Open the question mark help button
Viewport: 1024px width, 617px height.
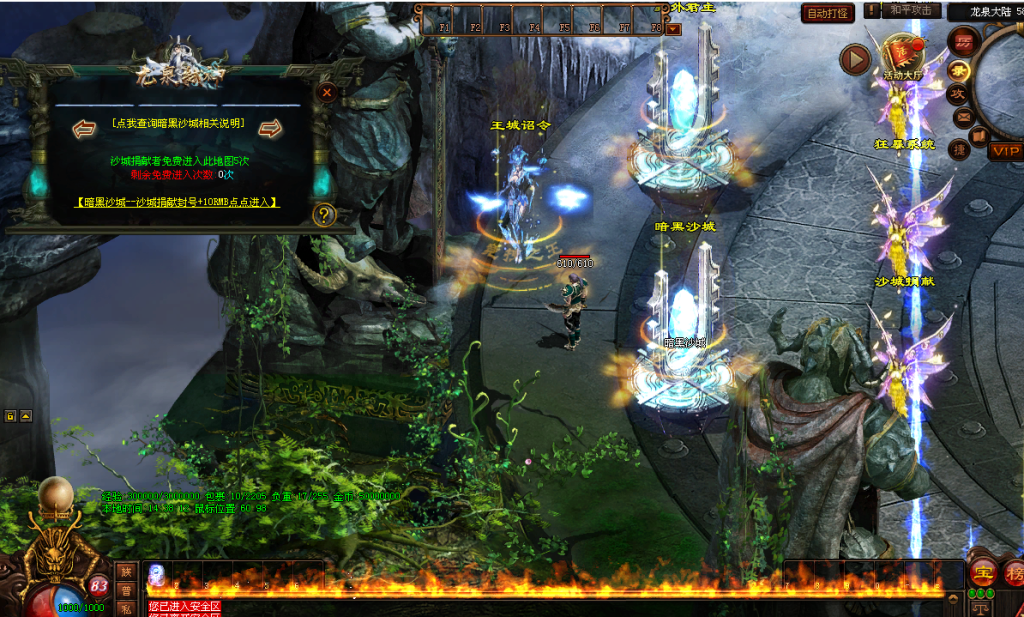[323, 214]
